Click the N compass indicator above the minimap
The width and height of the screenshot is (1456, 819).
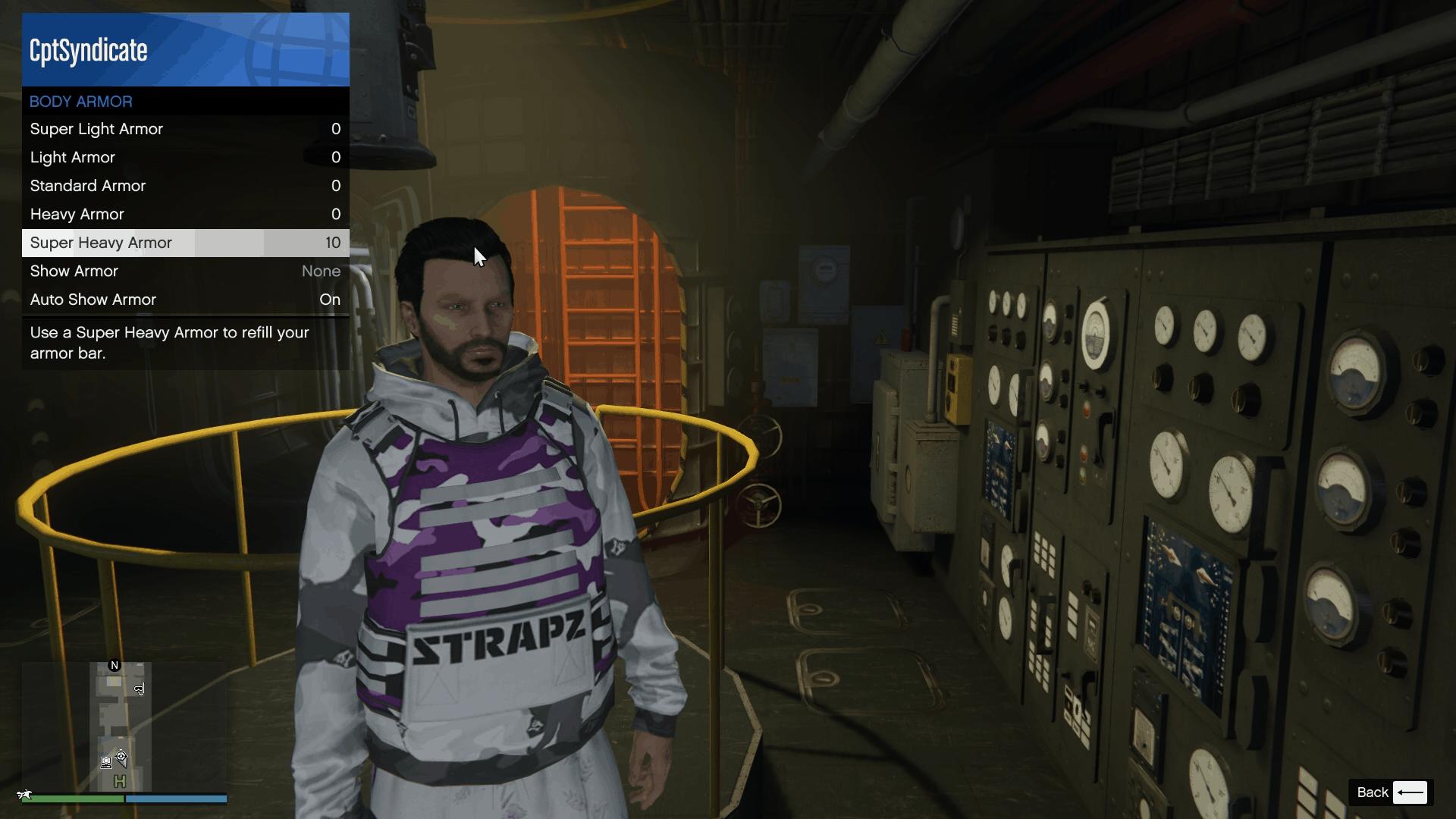(115, 665)
